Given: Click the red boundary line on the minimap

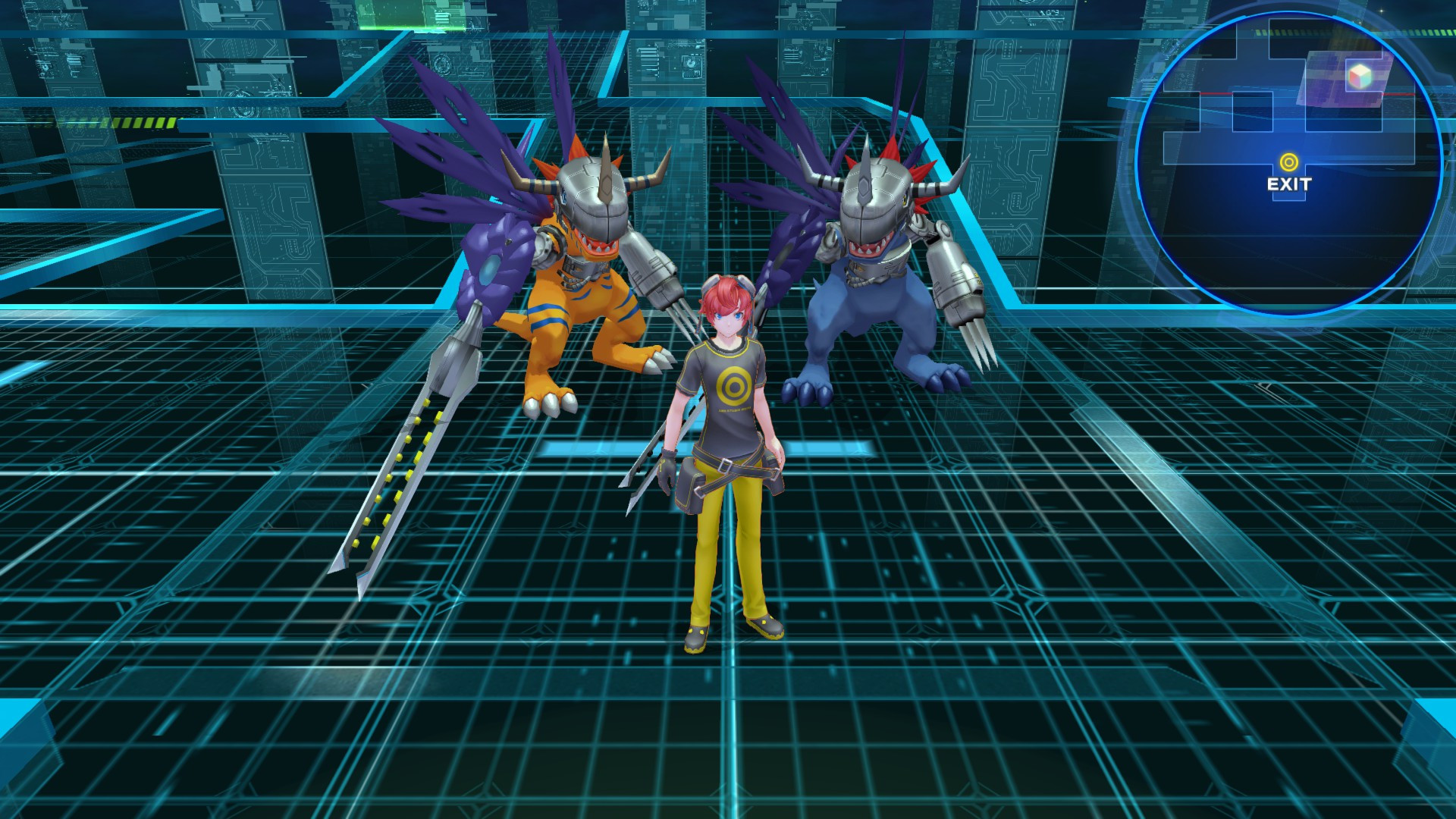Looking at the screenshot, I should click(x=1399, y=93).
